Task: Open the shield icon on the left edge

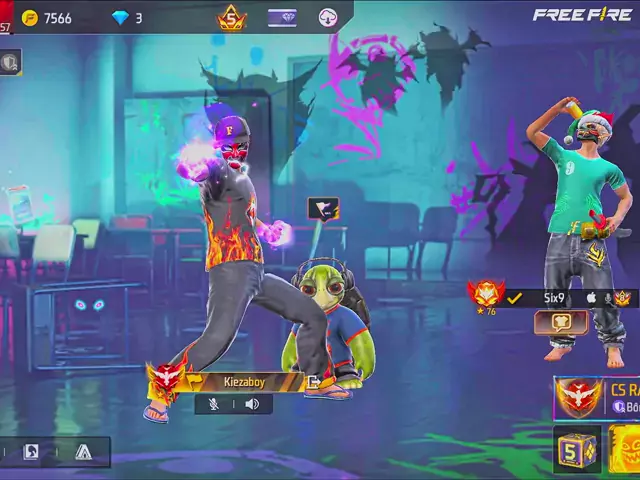Action: point(10,62)
